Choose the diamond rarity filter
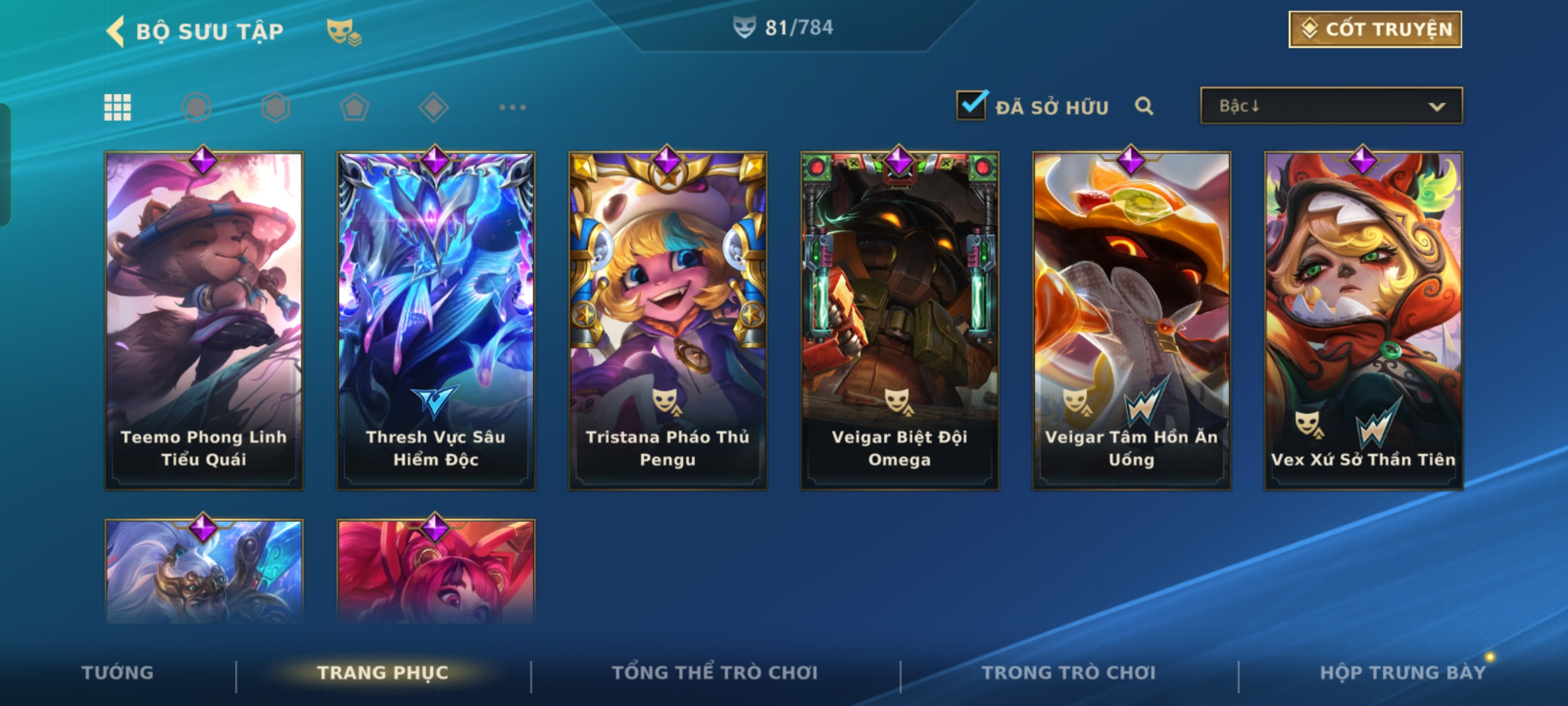This screenshot has width=1568, height=706. [x=433, y=107]
